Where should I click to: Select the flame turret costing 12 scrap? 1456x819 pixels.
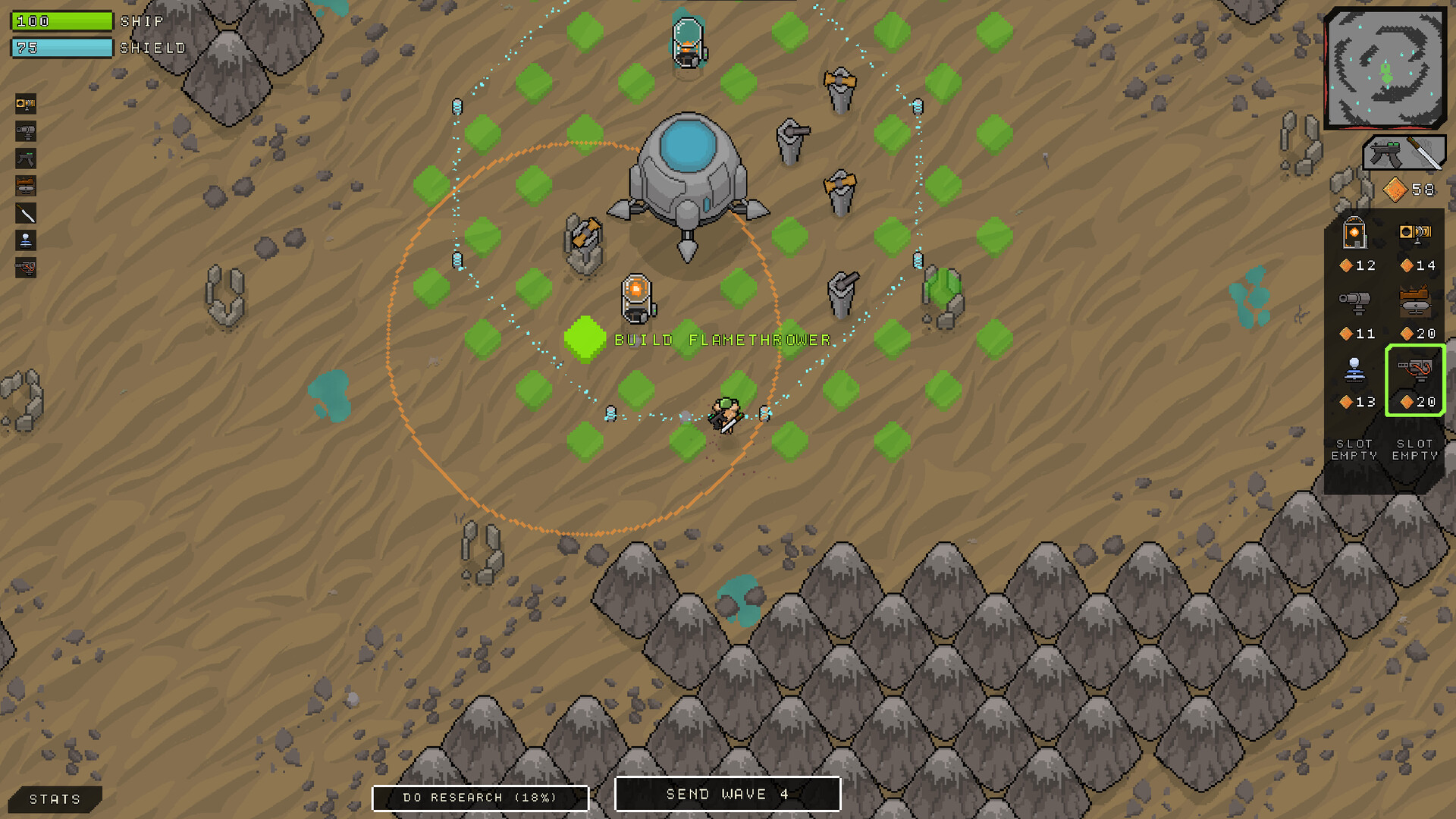tap(1355, 235)
